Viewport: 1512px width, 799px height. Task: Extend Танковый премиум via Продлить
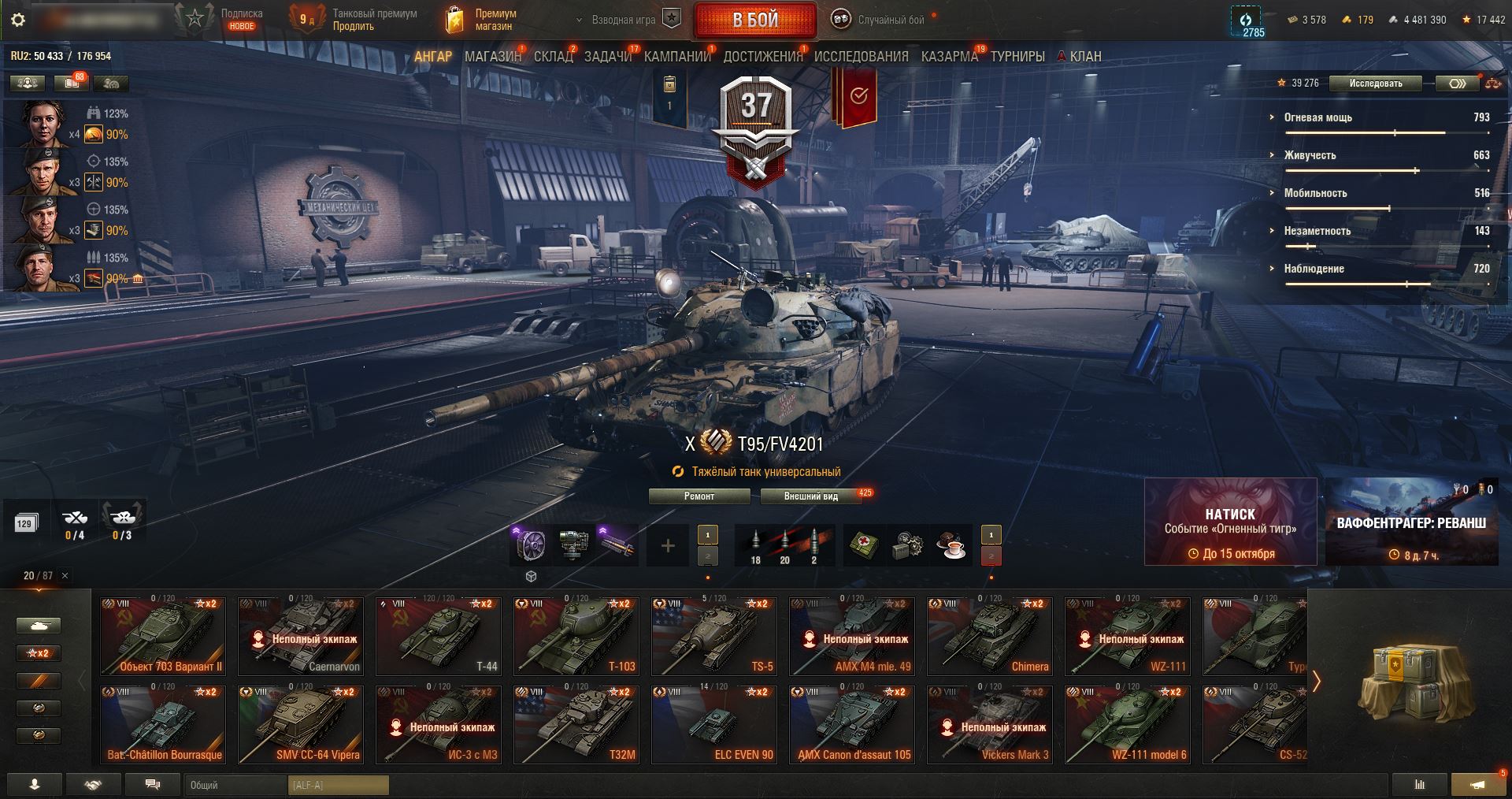point(353,26)
